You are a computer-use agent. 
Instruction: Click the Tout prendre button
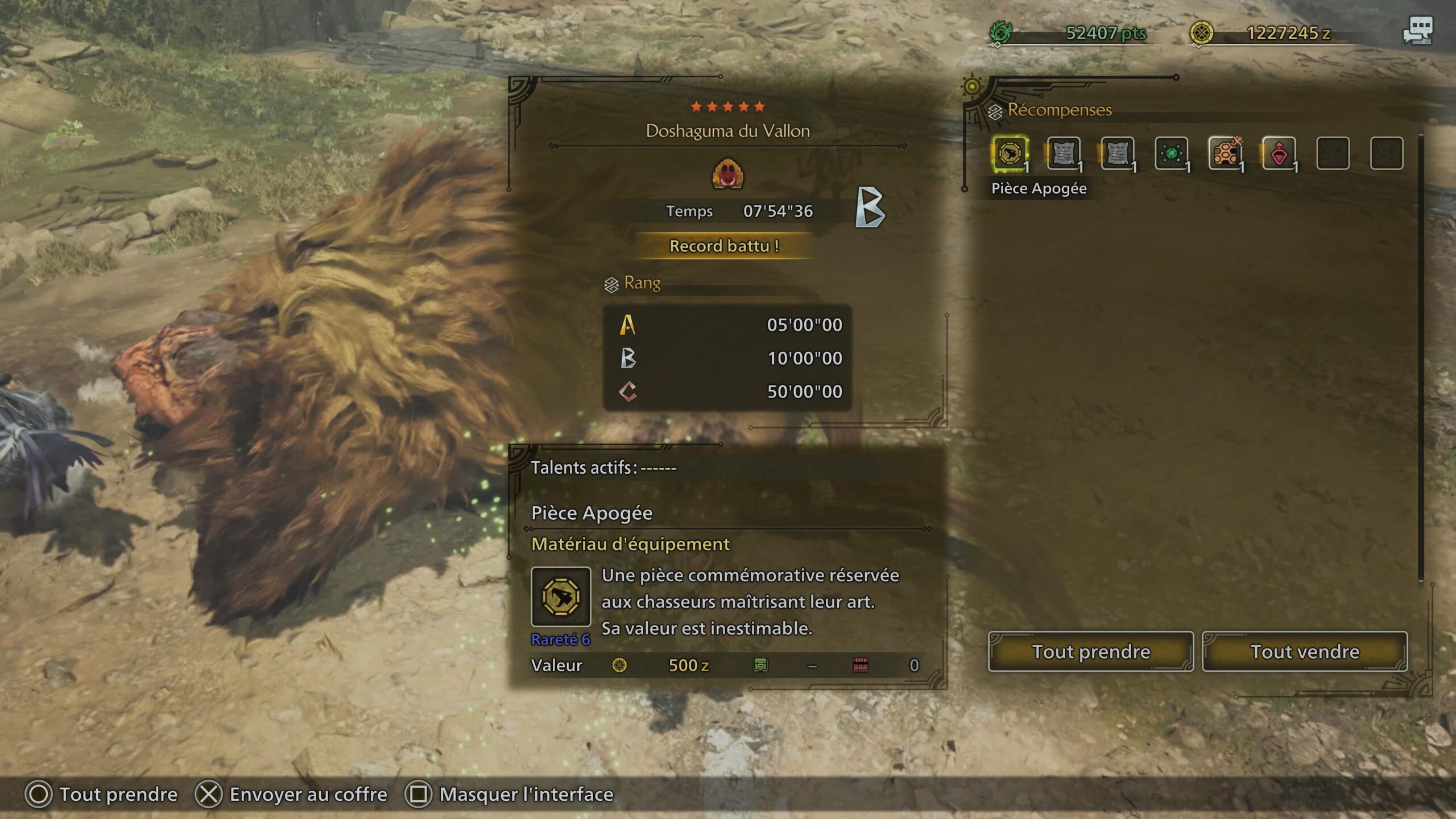point(1090,651)
